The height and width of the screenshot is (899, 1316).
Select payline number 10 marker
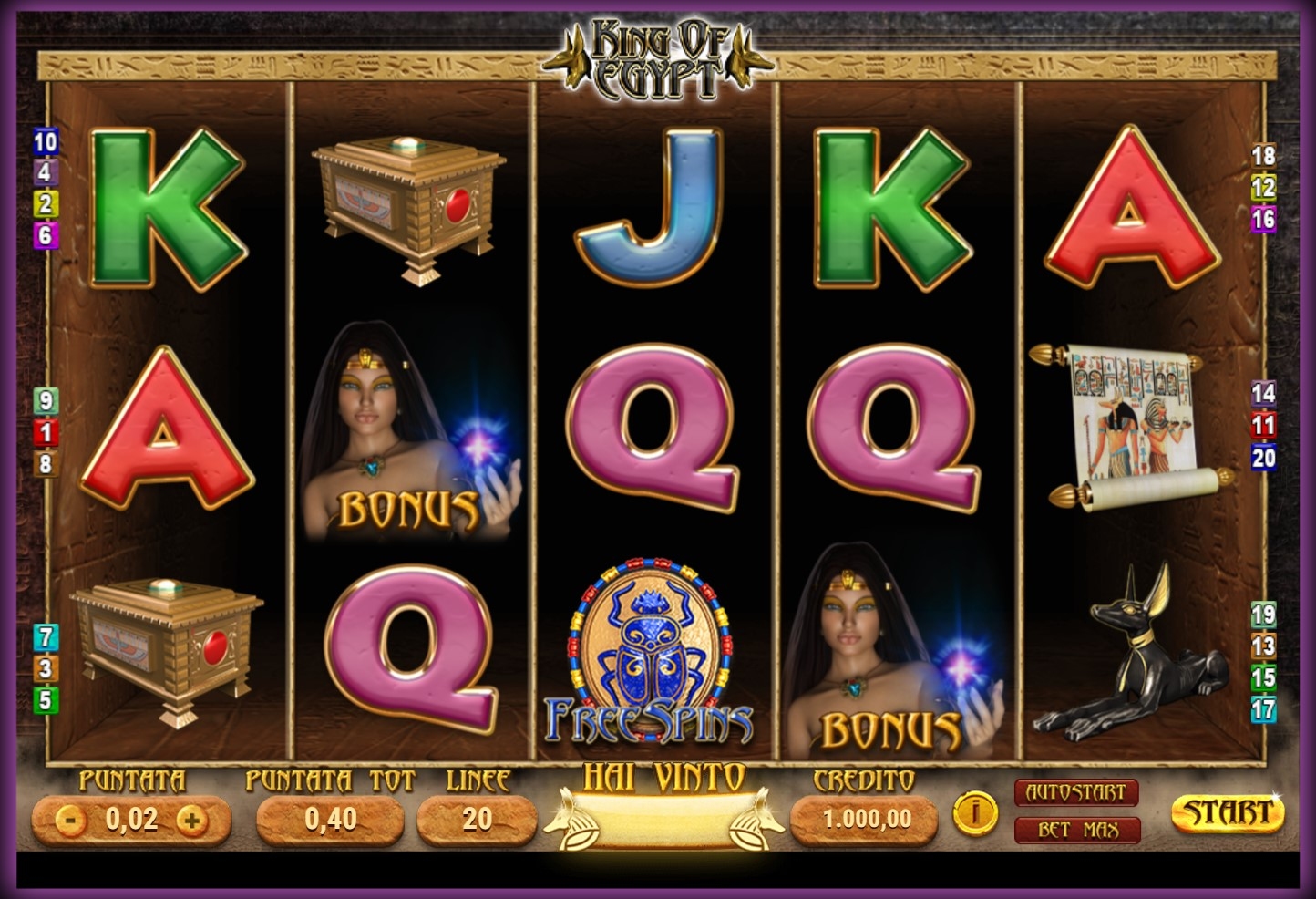click(46, 142)
